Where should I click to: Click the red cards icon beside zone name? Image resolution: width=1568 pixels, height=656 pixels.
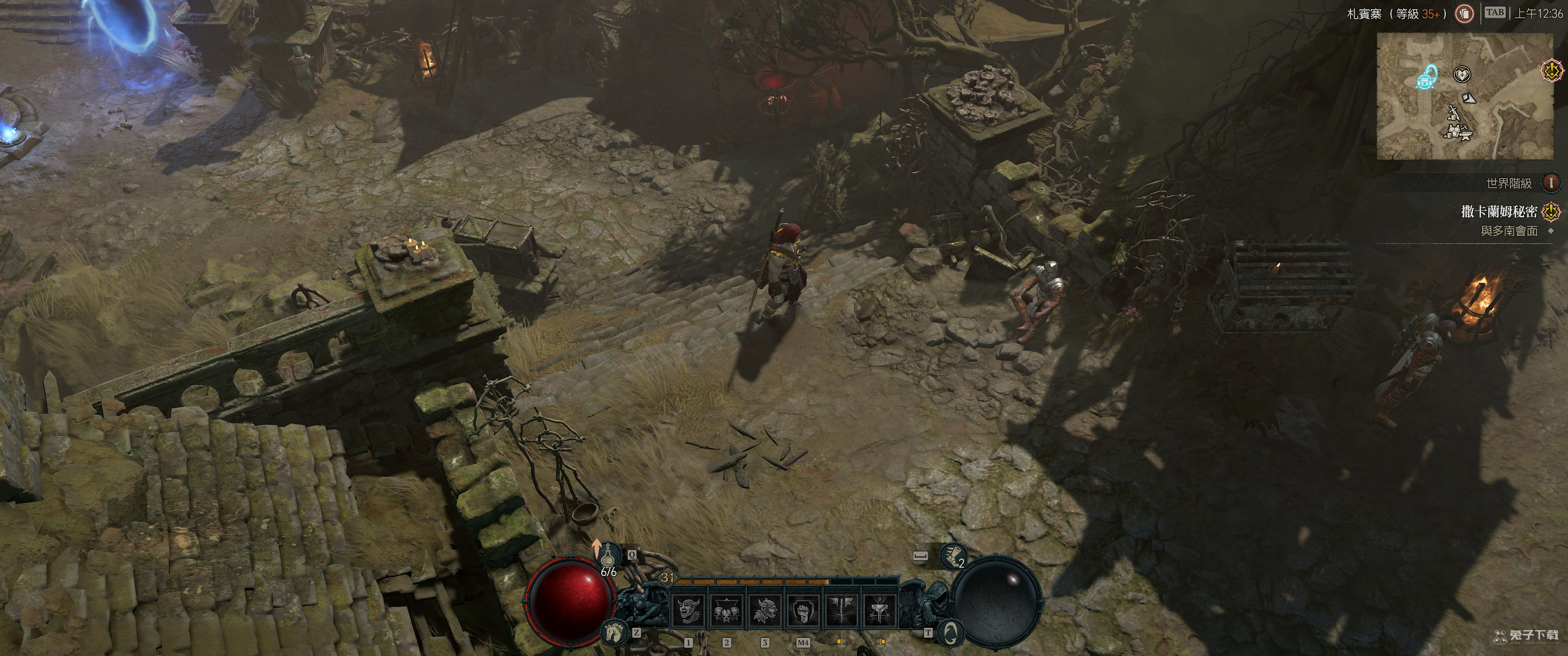(1464, 13)
